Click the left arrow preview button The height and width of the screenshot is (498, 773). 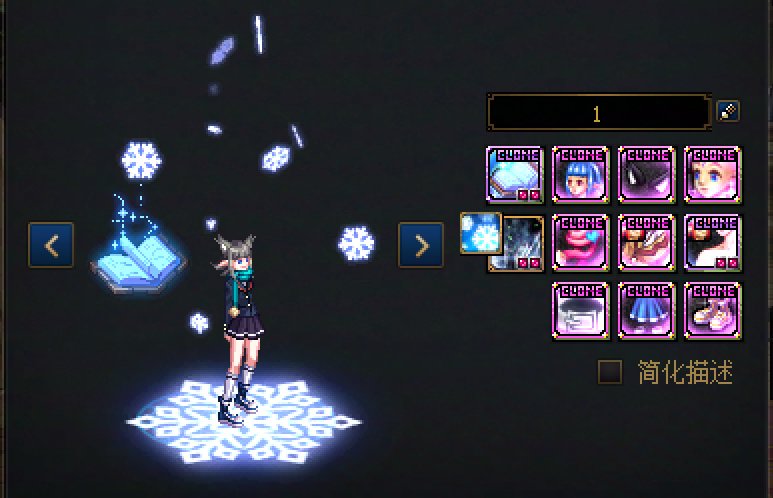pos(51,244)
